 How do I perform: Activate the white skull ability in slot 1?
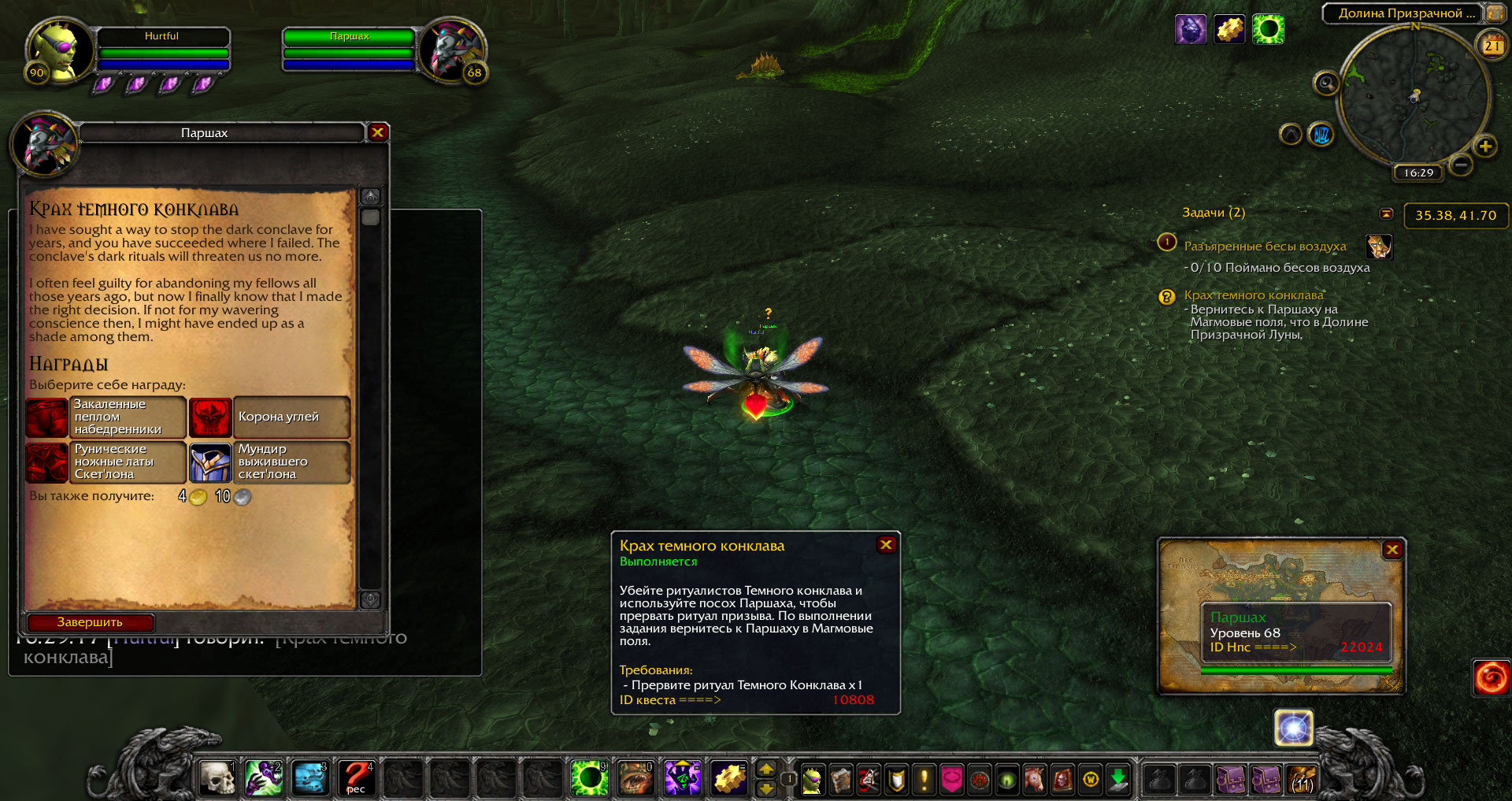(217, 777)
